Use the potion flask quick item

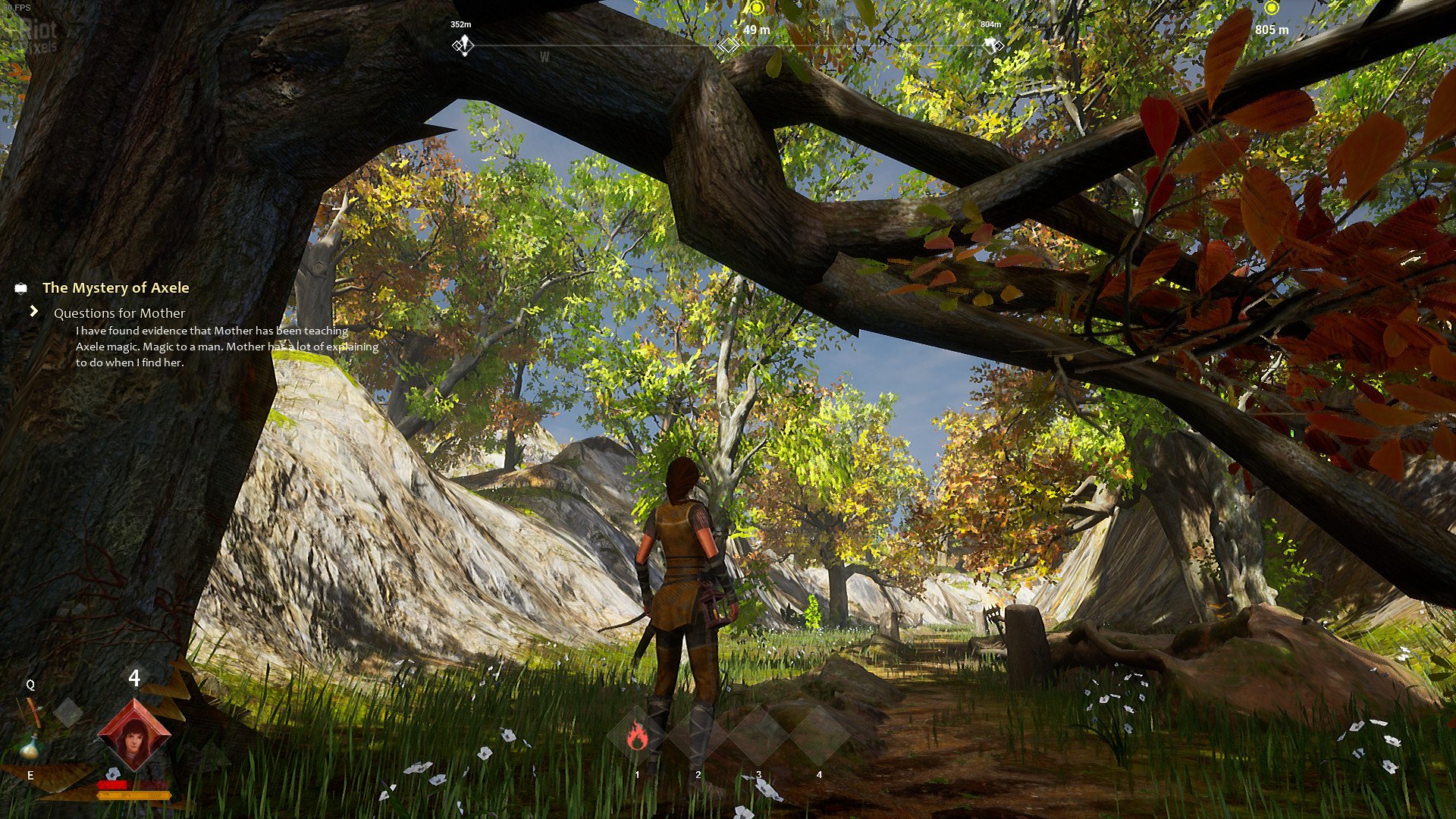pos(30,747)
